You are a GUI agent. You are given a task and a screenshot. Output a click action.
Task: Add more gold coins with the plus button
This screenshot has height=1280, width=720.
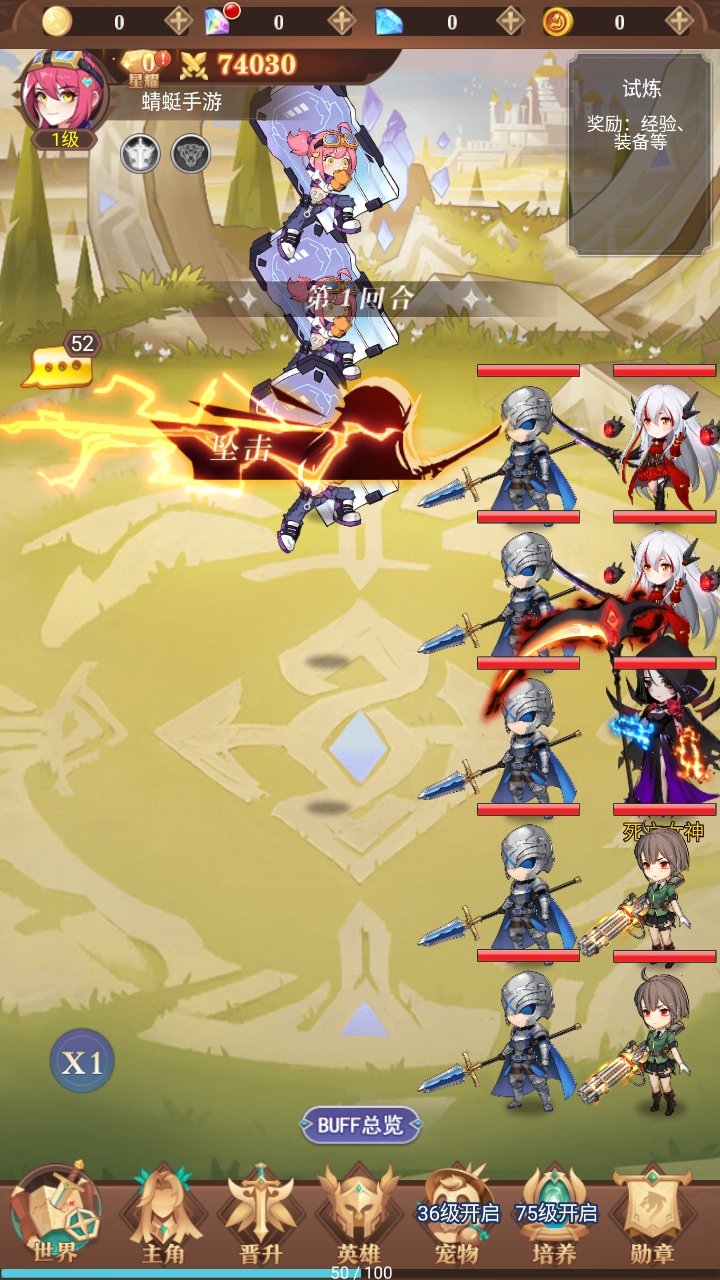pos(179,21)
